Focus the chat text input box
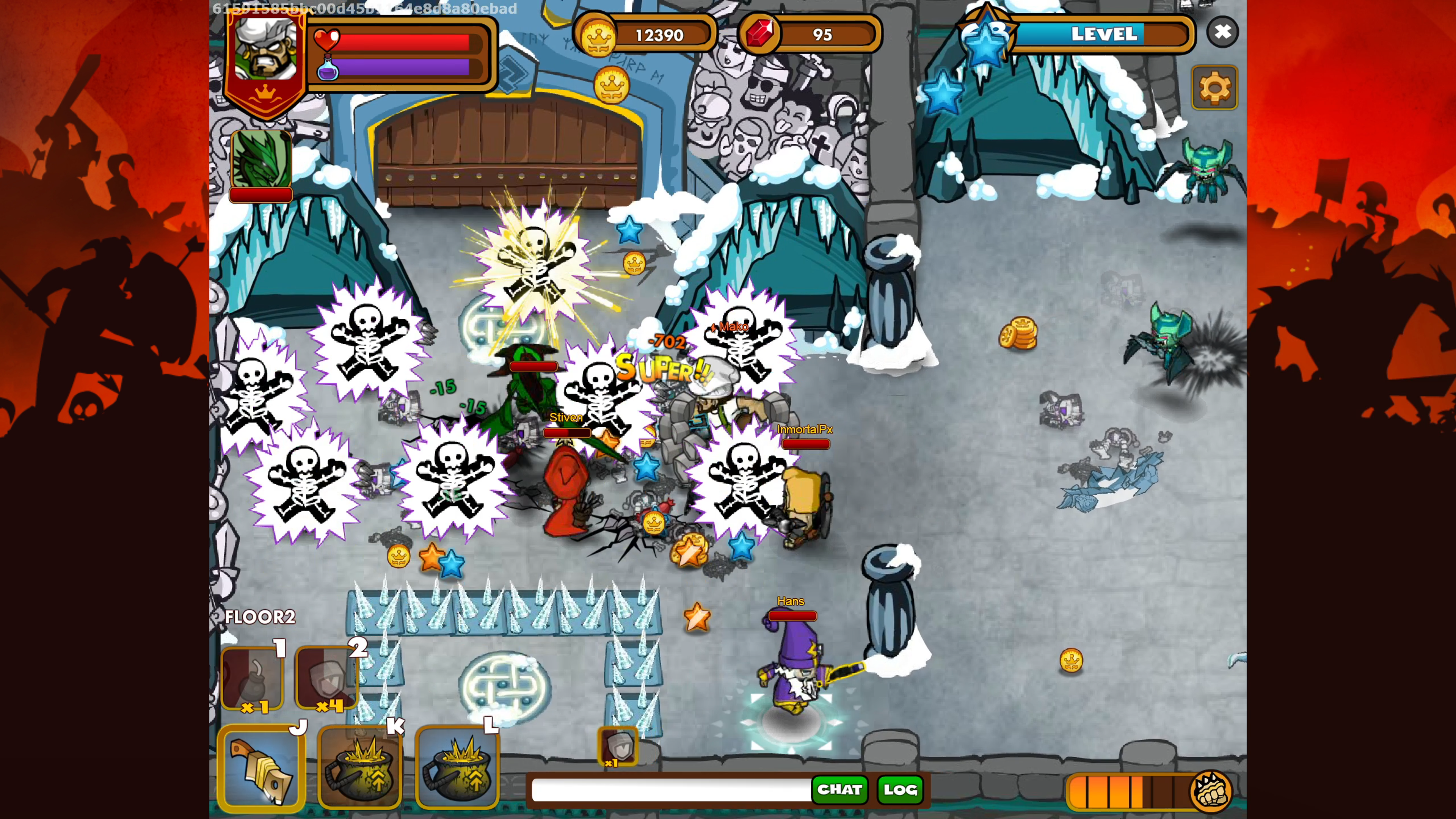The image size is (1456, 819). tap(670, 789)
